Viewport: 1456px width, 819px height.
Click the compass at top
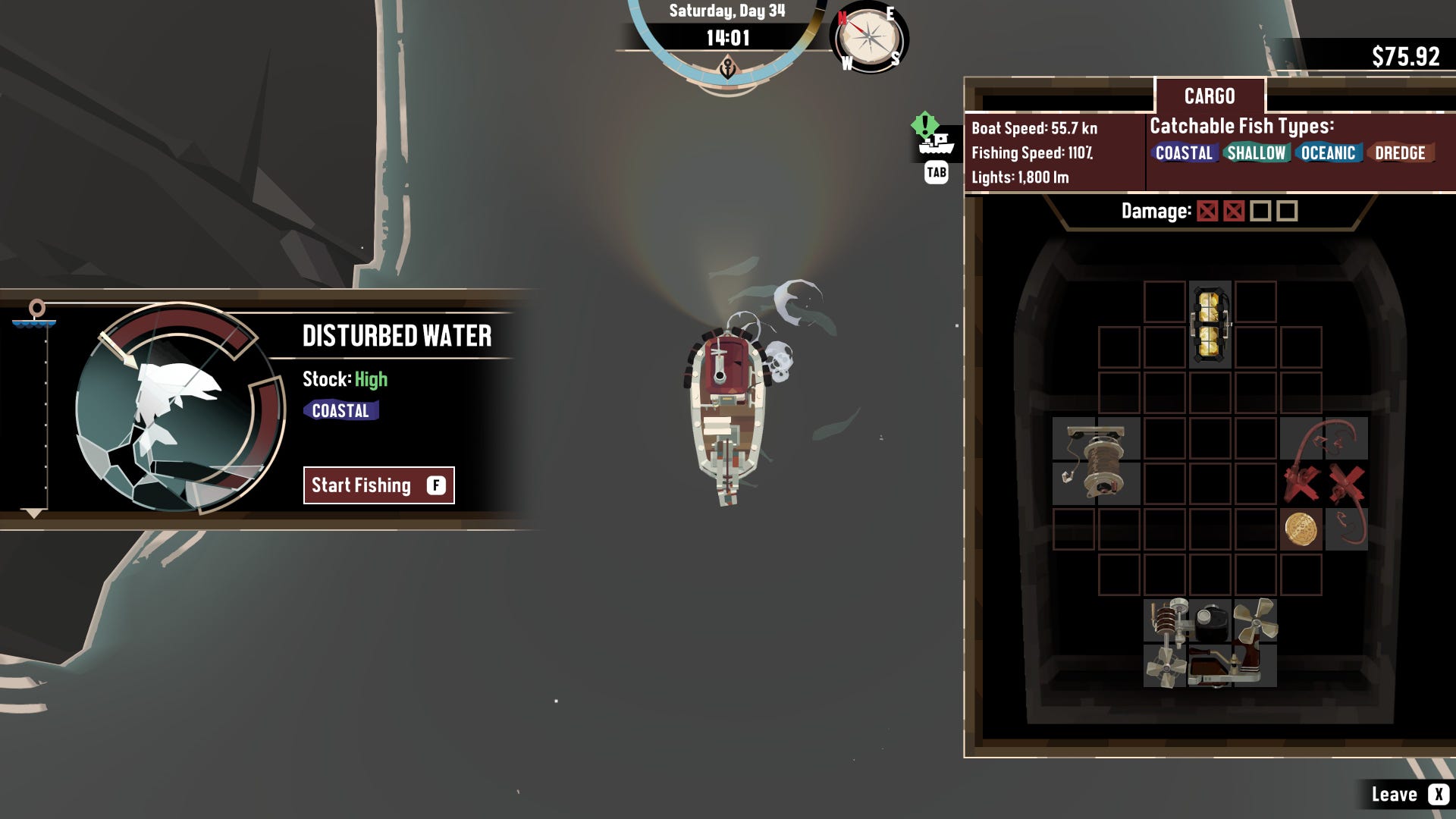click(x=869, y=37)
